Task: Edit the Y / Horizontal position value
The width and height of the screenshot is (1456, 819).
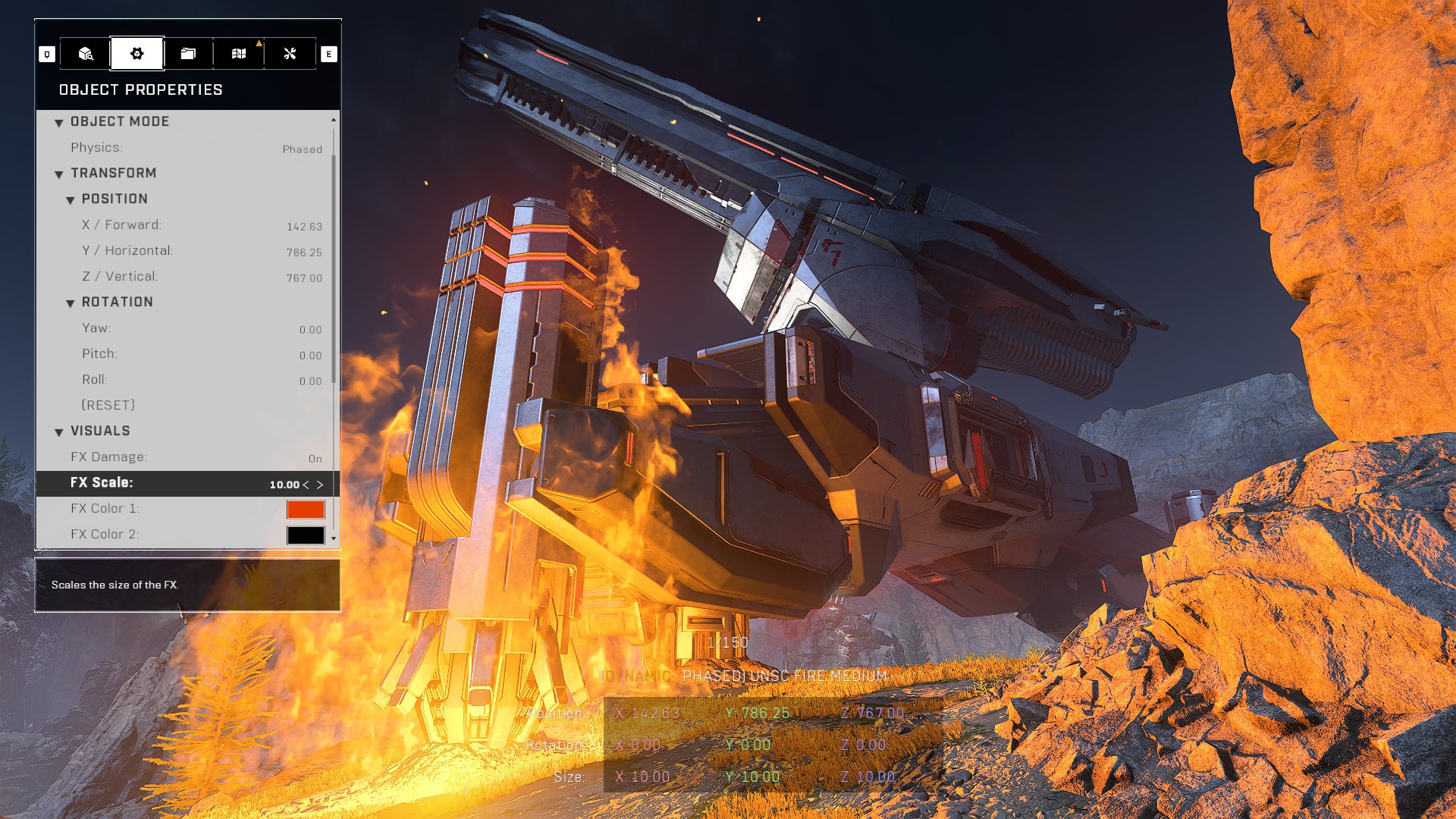Action: tap(304, 252)
